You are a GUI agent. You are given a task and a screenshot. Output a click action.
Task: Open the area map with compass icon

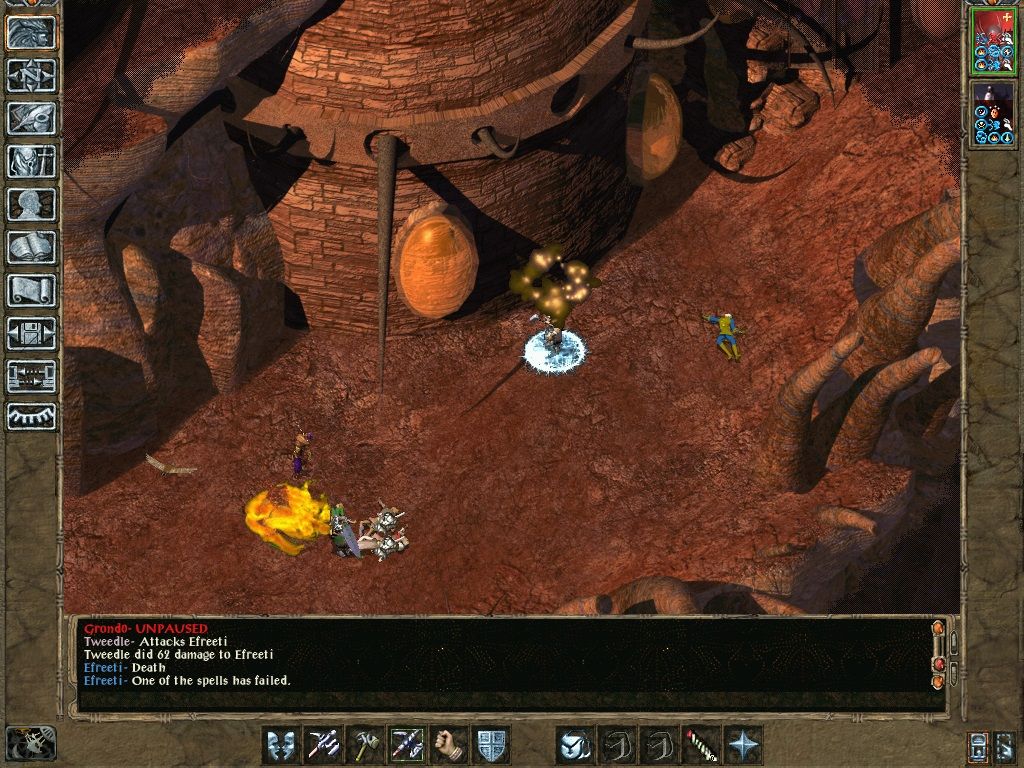tap(32, 75)
